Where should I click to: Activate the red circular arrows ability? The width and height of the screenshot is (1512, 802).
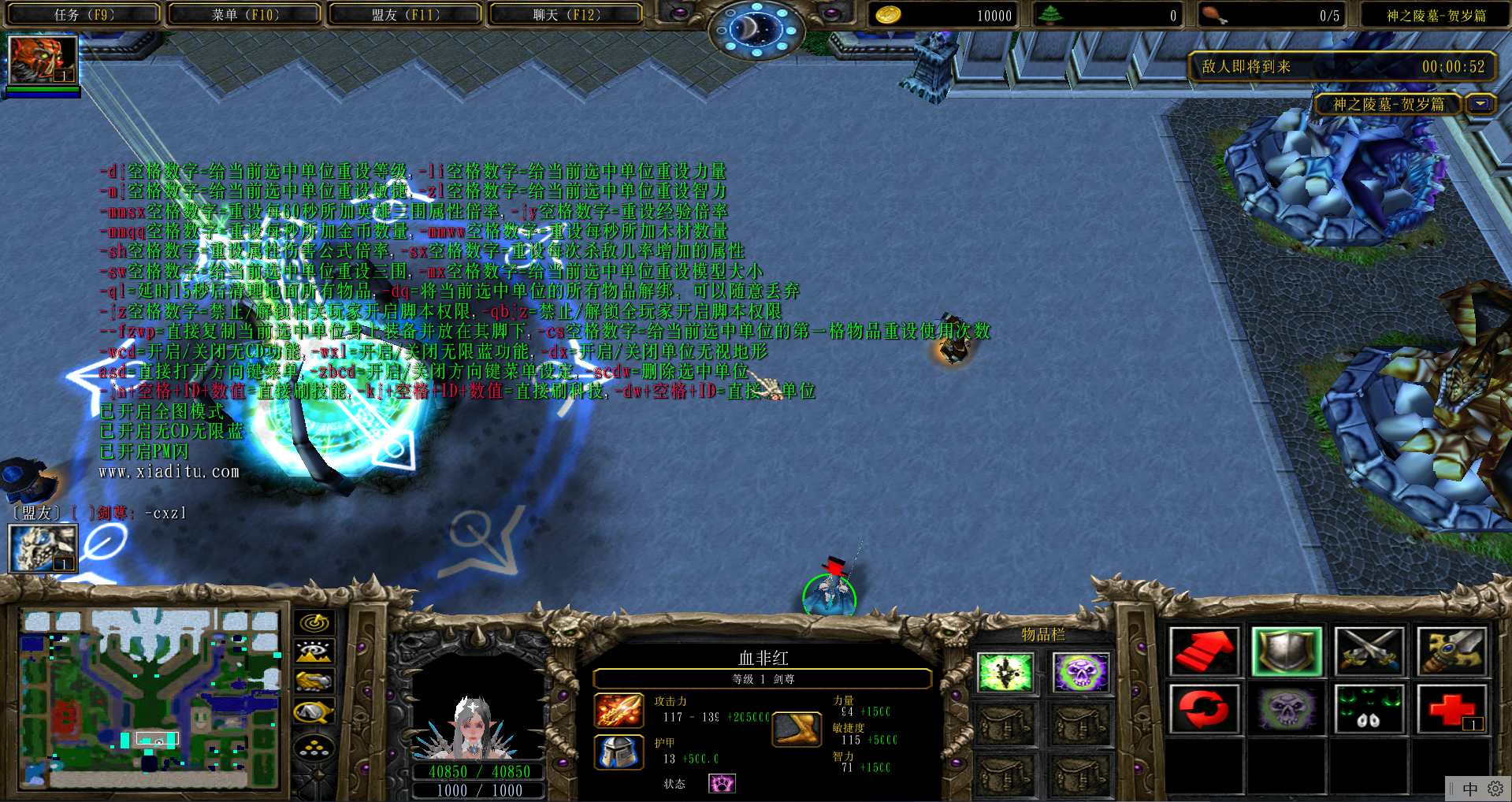coord(1204,709)
